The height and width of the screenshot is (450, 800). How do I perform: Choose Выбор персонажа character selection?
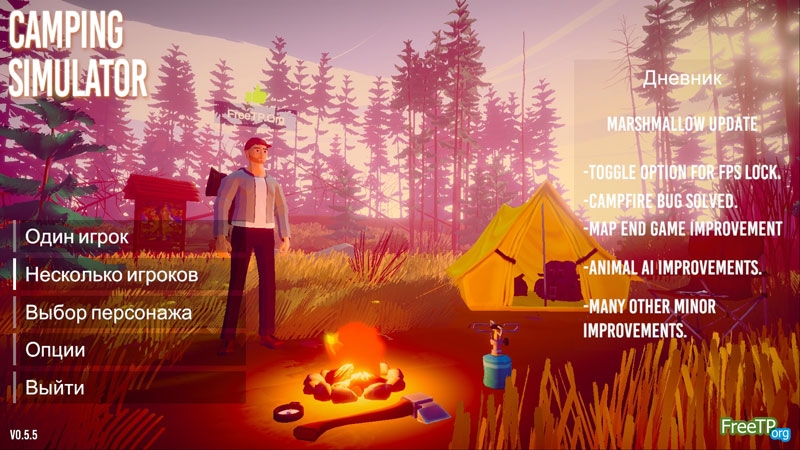click(108, 312)
